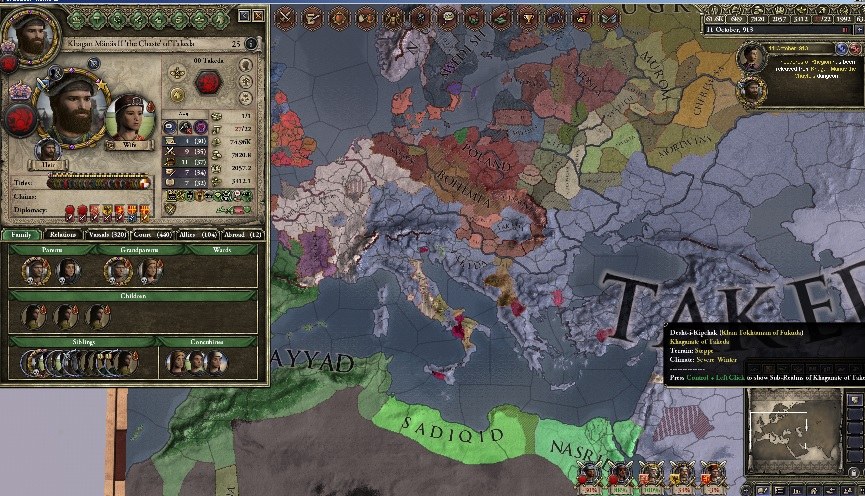The width and height of the screenshot is (865, 496).
Task: Close the character panel
Action: click(x=258, y=16)
